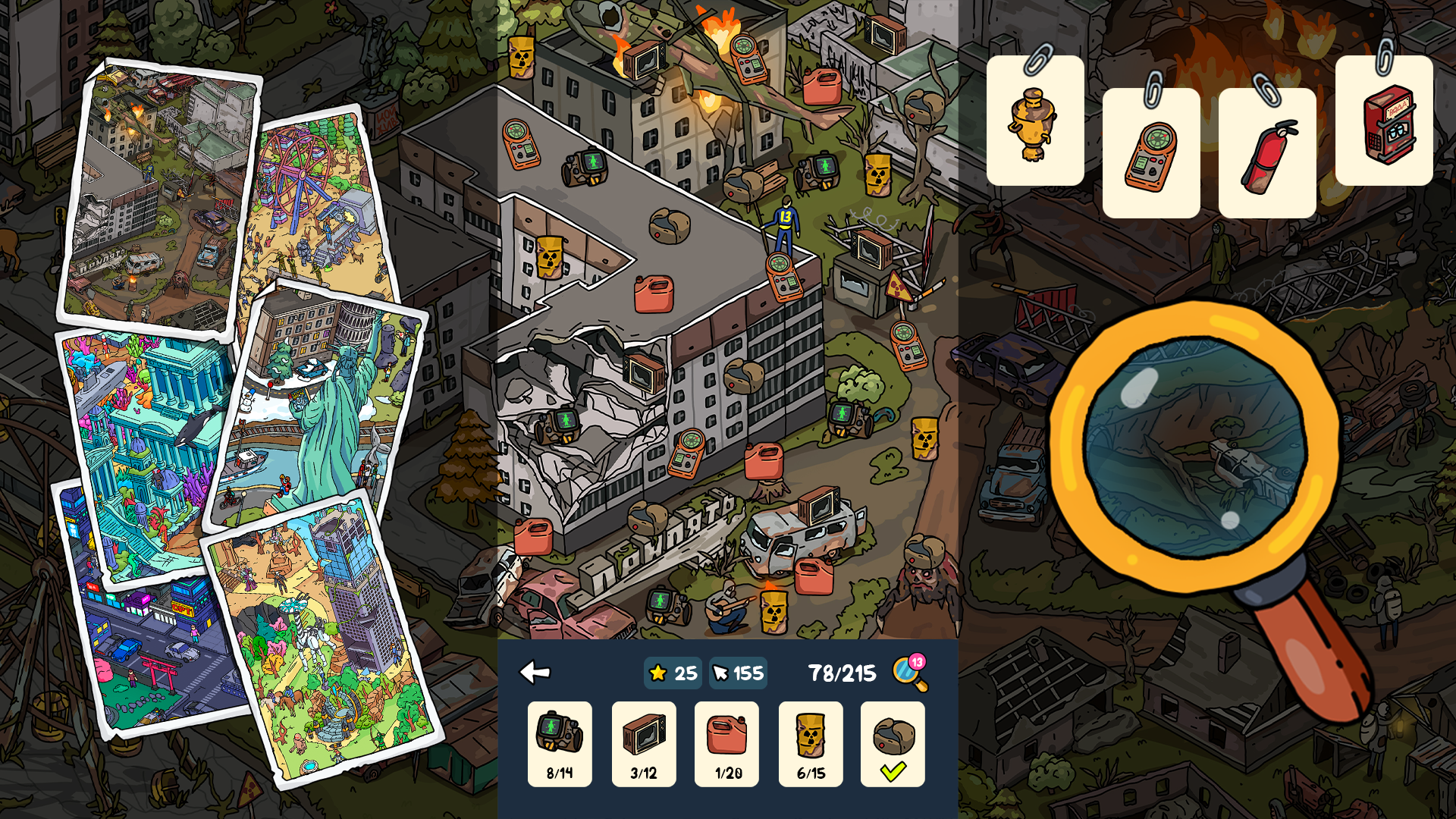Open the samovar item card
The width and height of the screenshot is (1456, 819).
click(x=1035, y=121)
